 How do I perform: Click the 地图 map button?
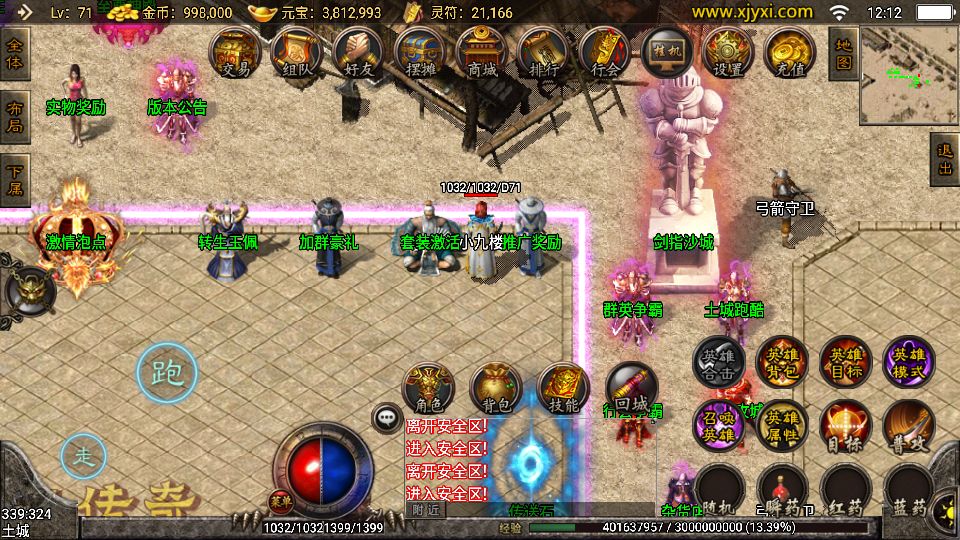pos(843,53)
